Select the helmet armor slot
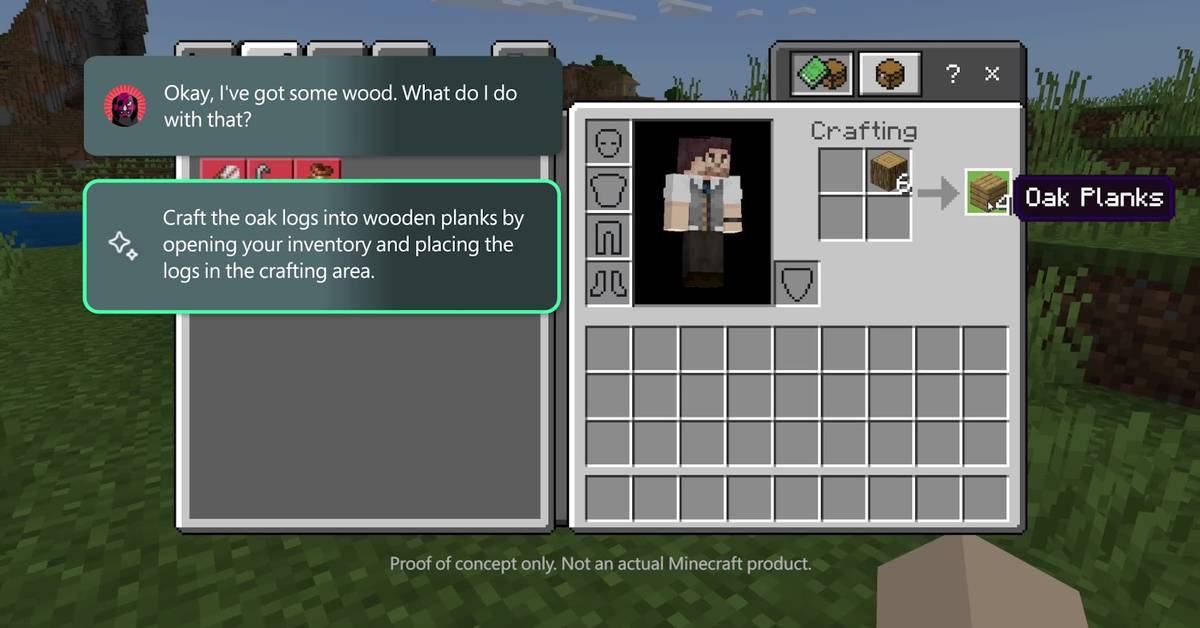The image size is (1200, 628). (609, 142)
